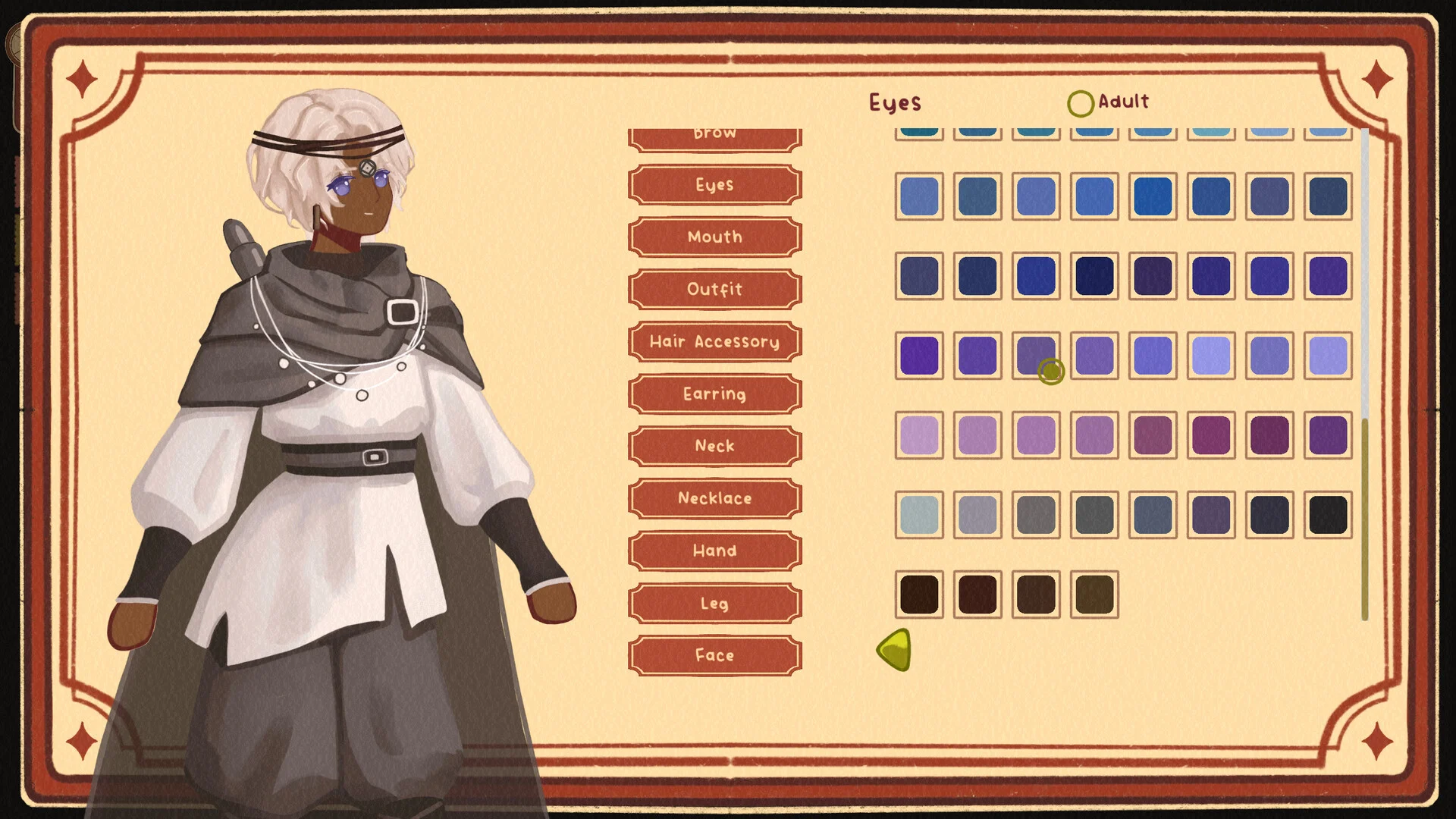Choose the Hand category button

714,551
